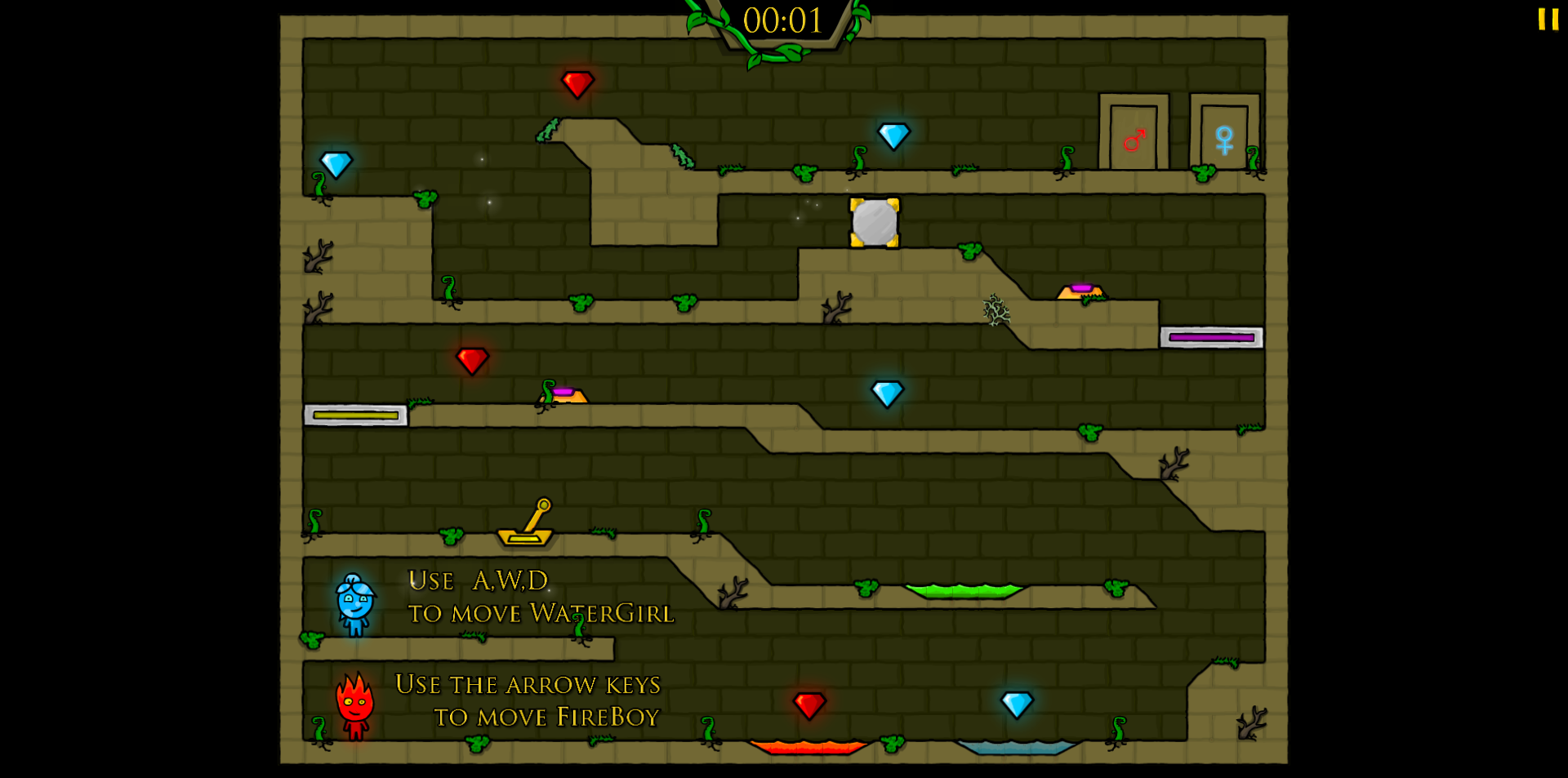Open the Fireboy door with male symbol

tap(1134, 137)
